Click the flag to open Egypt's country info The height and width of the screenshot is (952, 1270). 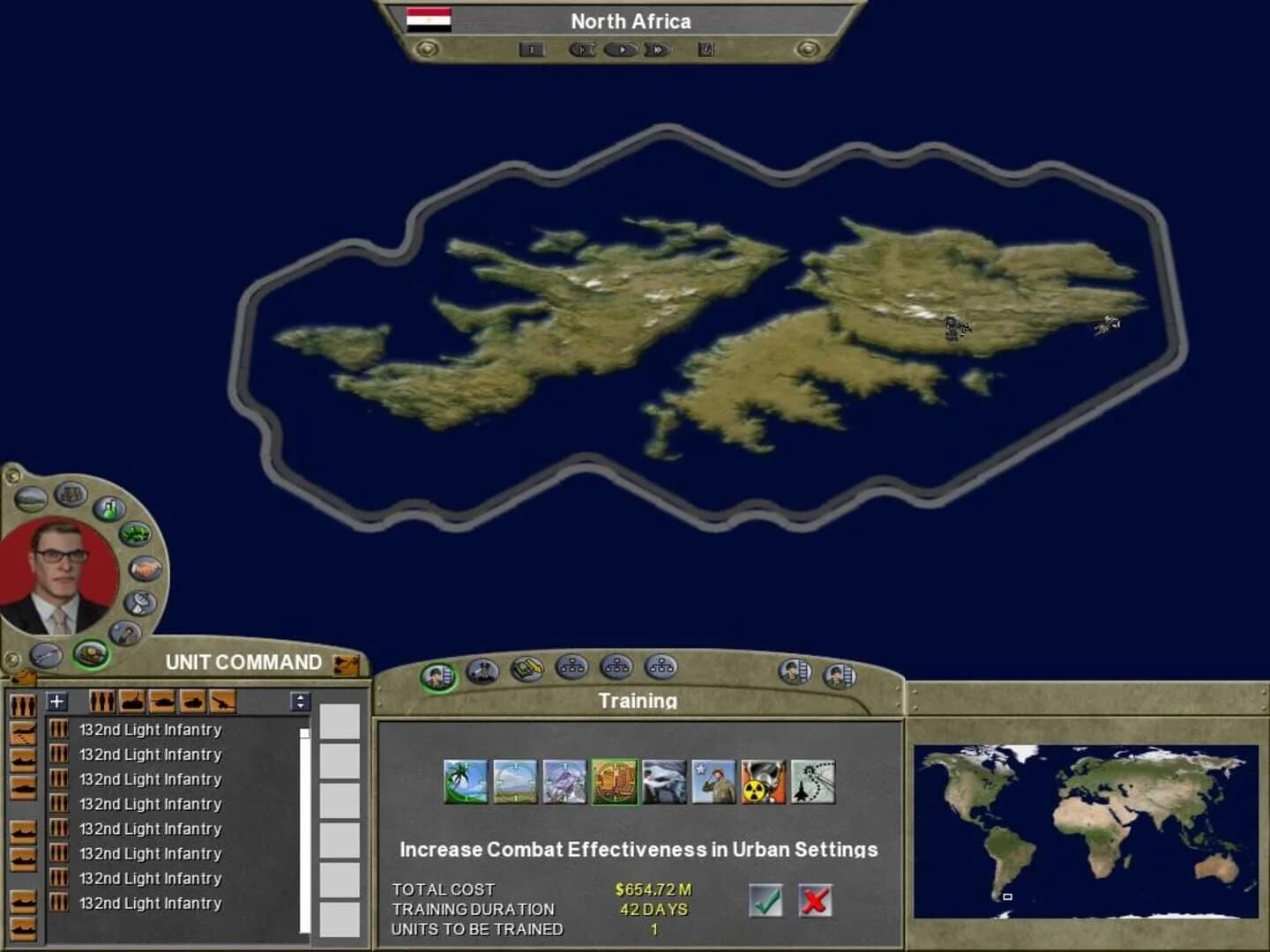click(427, 20)
